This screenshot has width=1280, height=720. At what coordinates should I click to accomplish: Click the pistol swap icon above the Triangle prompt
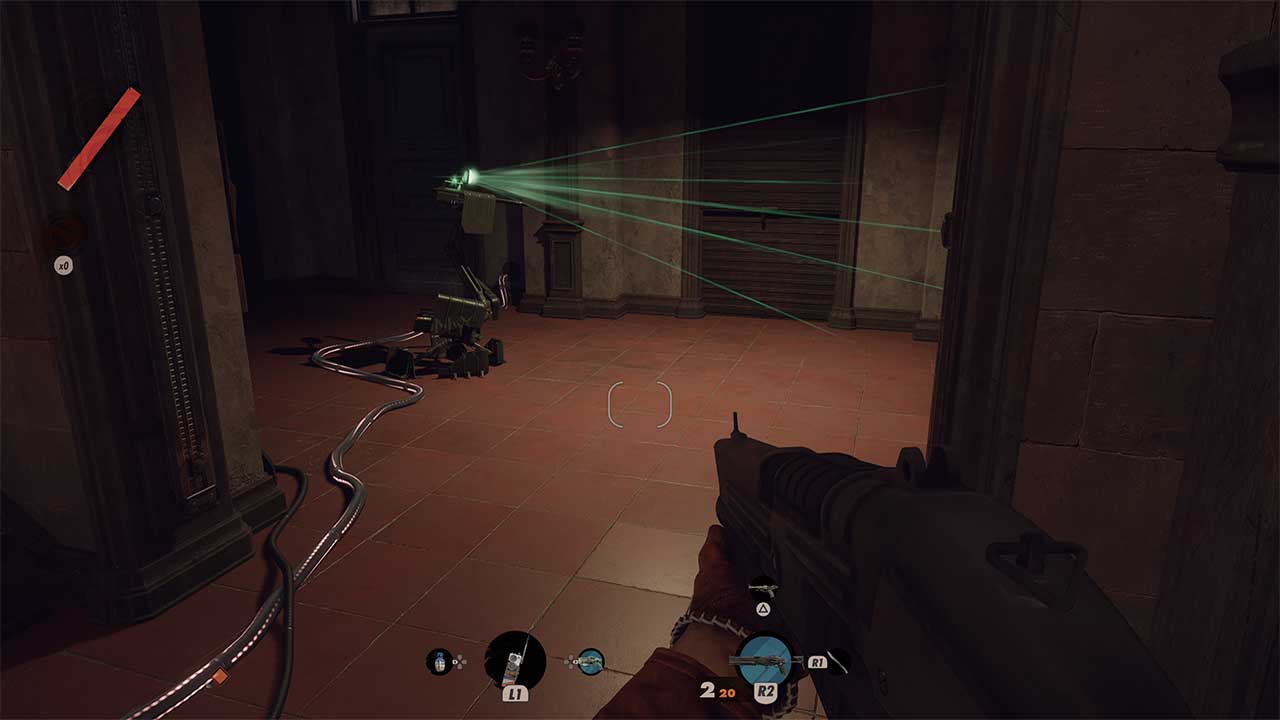click(x=762, y=588)
